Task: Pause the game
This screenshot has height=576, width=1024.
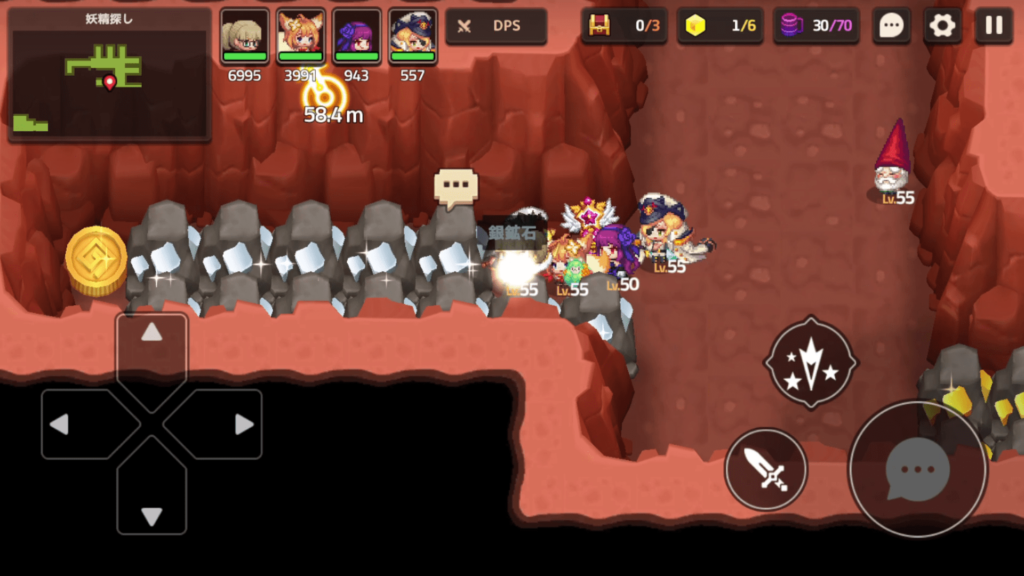Action: coord(994,26)
